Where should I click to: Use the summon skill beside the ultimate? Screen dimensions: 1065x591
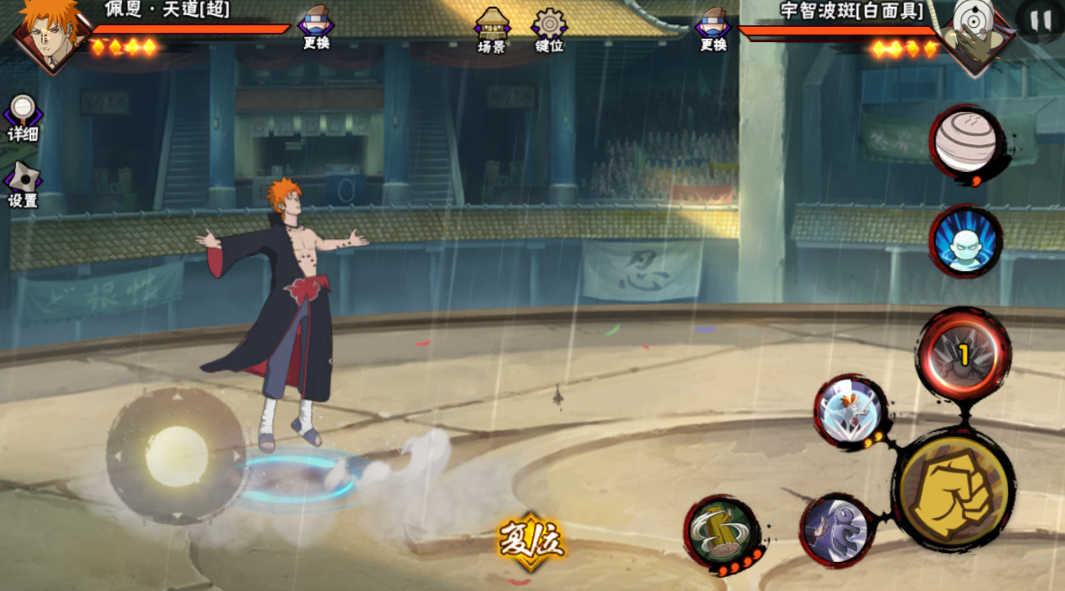tap(850, 411)
